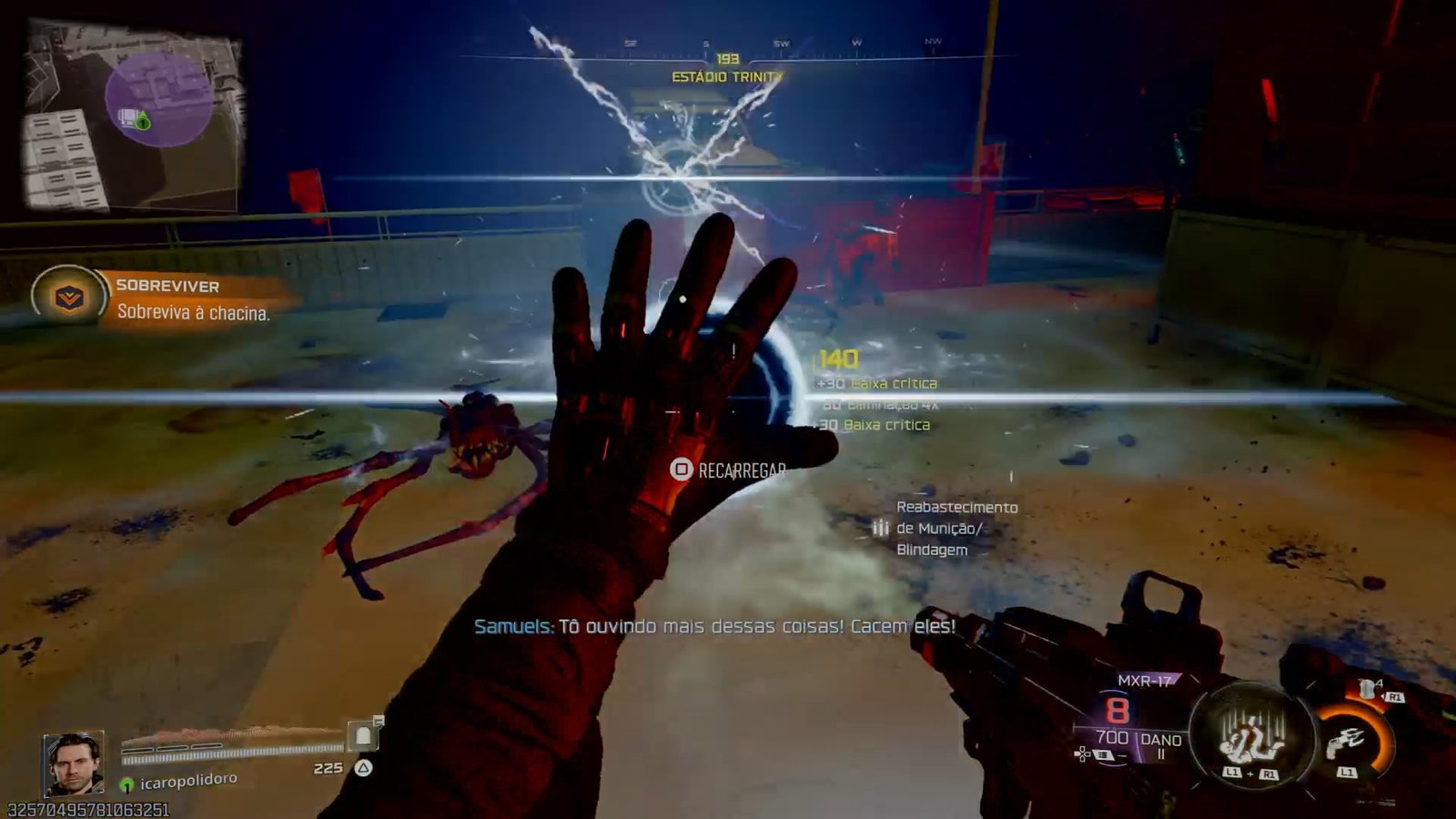Select the MXR-17 weapon label
Screen dimensions: 1456x819
1145,681
